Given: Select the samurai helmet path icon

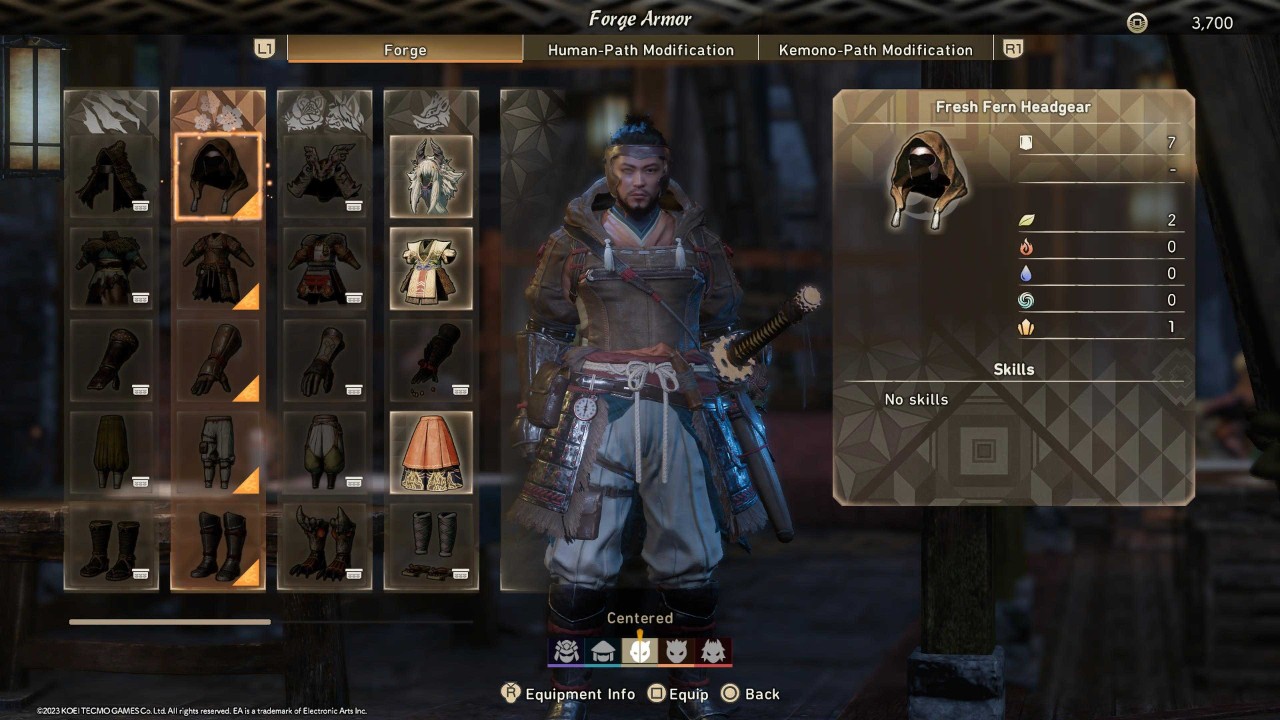Looking at the screenshot, I should (566, 650).
